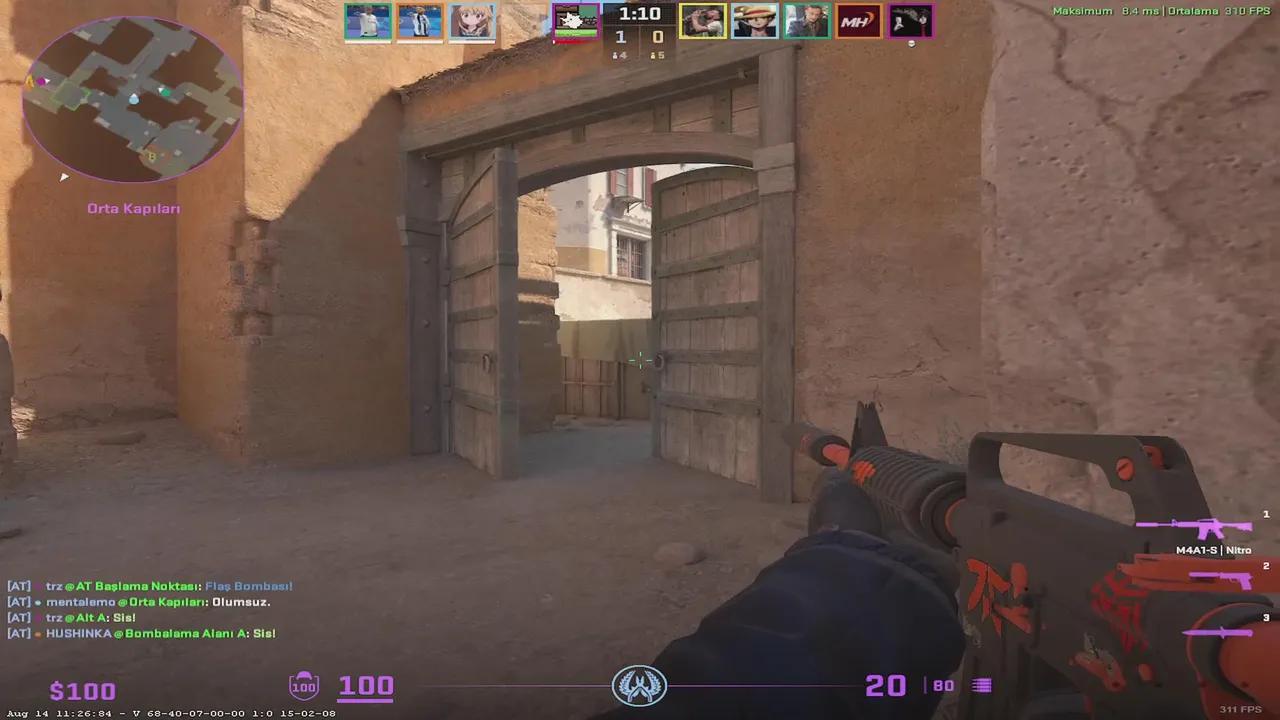The image size is (1280, 720).
Task: Click the health bar showing 100
Action: point(366,685)
